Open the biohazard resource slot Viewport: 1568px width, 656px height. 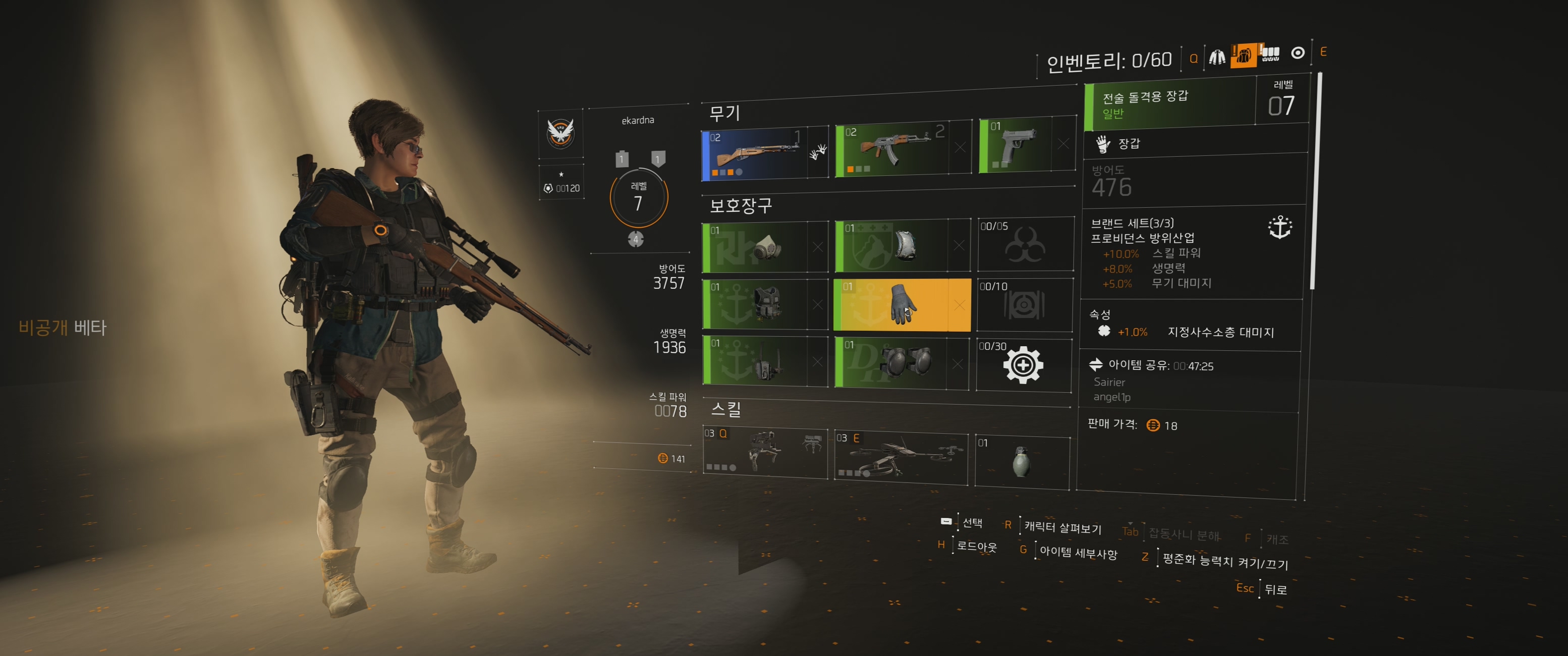(x=1025, y=244)
